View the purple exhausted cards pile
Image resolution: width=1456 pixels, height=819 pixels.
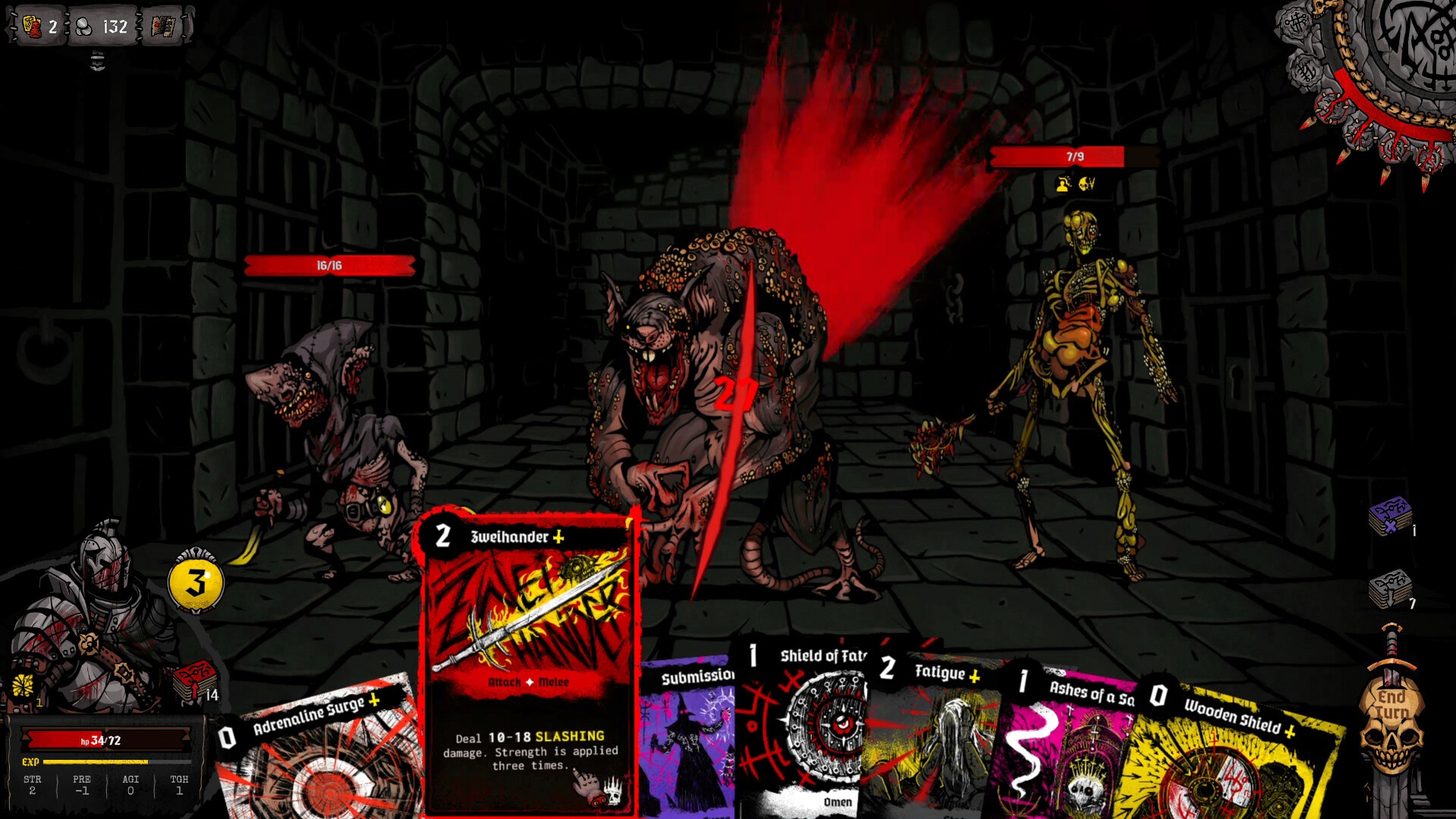pyautogui.click(x=1389, y=516)
